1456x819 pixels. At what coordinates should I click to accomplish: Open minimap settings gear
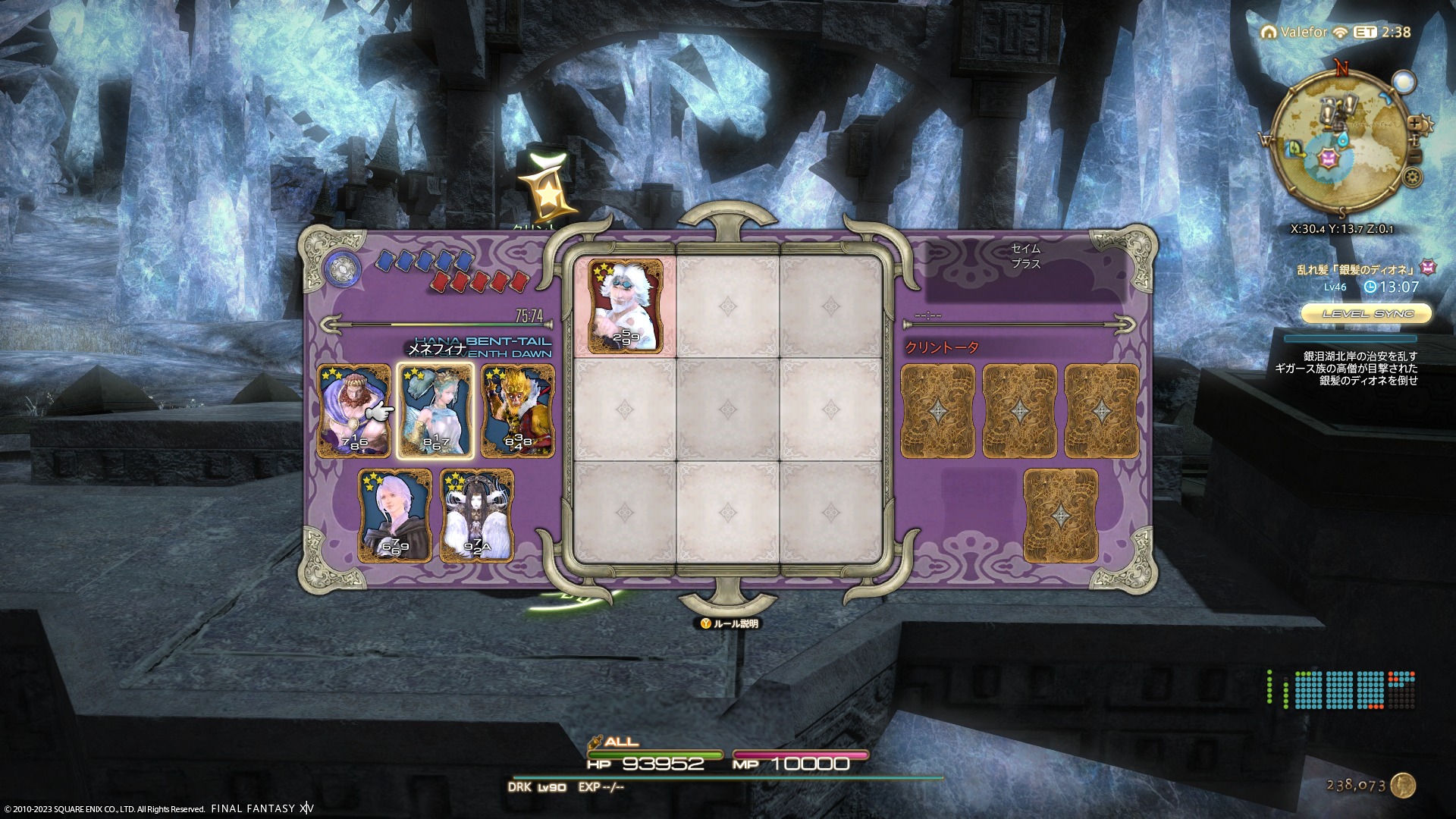point(1412,177)
